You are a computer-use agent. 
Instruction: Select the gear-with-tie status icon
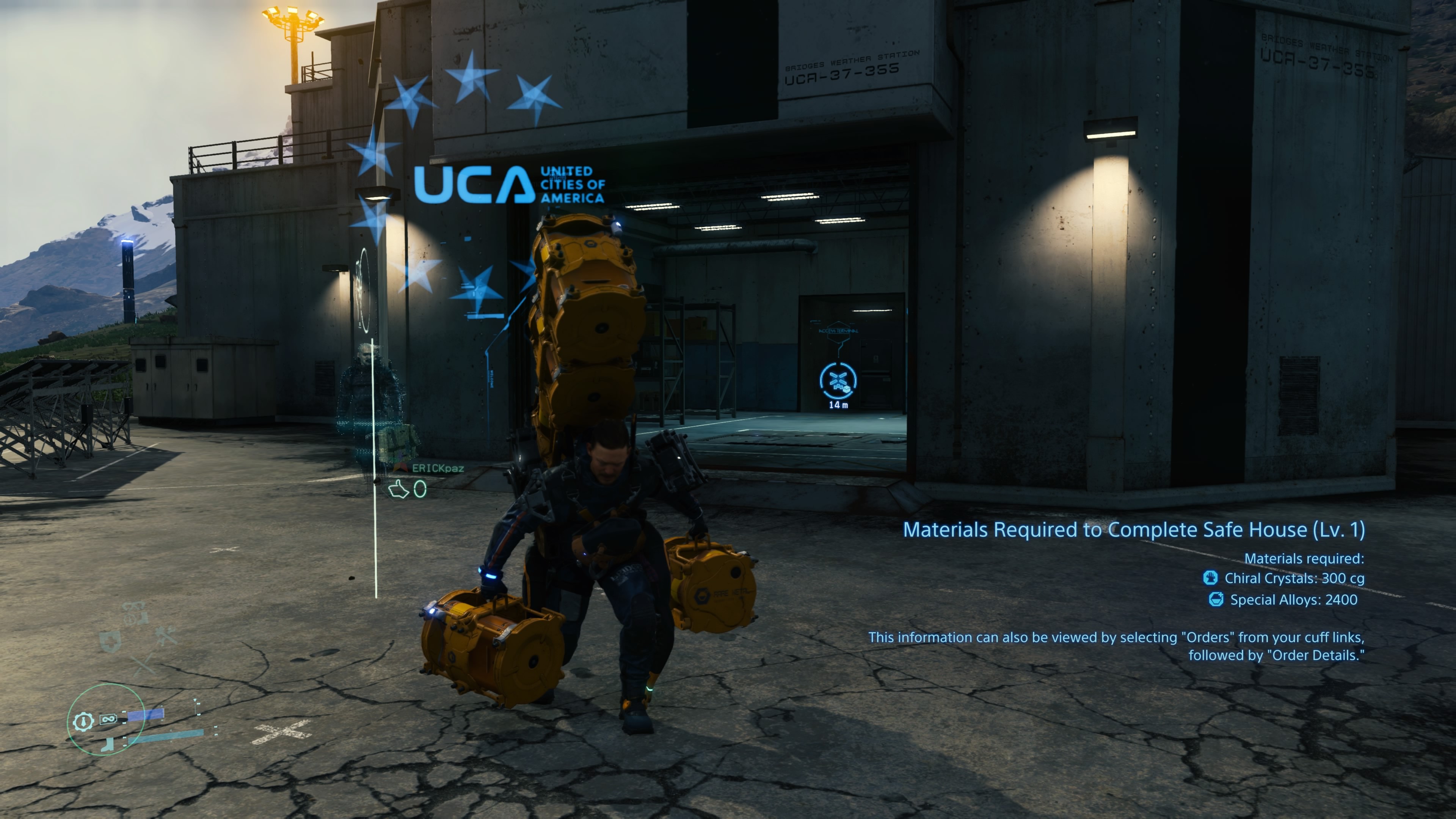pyautogui.click(x=84, y=721)
